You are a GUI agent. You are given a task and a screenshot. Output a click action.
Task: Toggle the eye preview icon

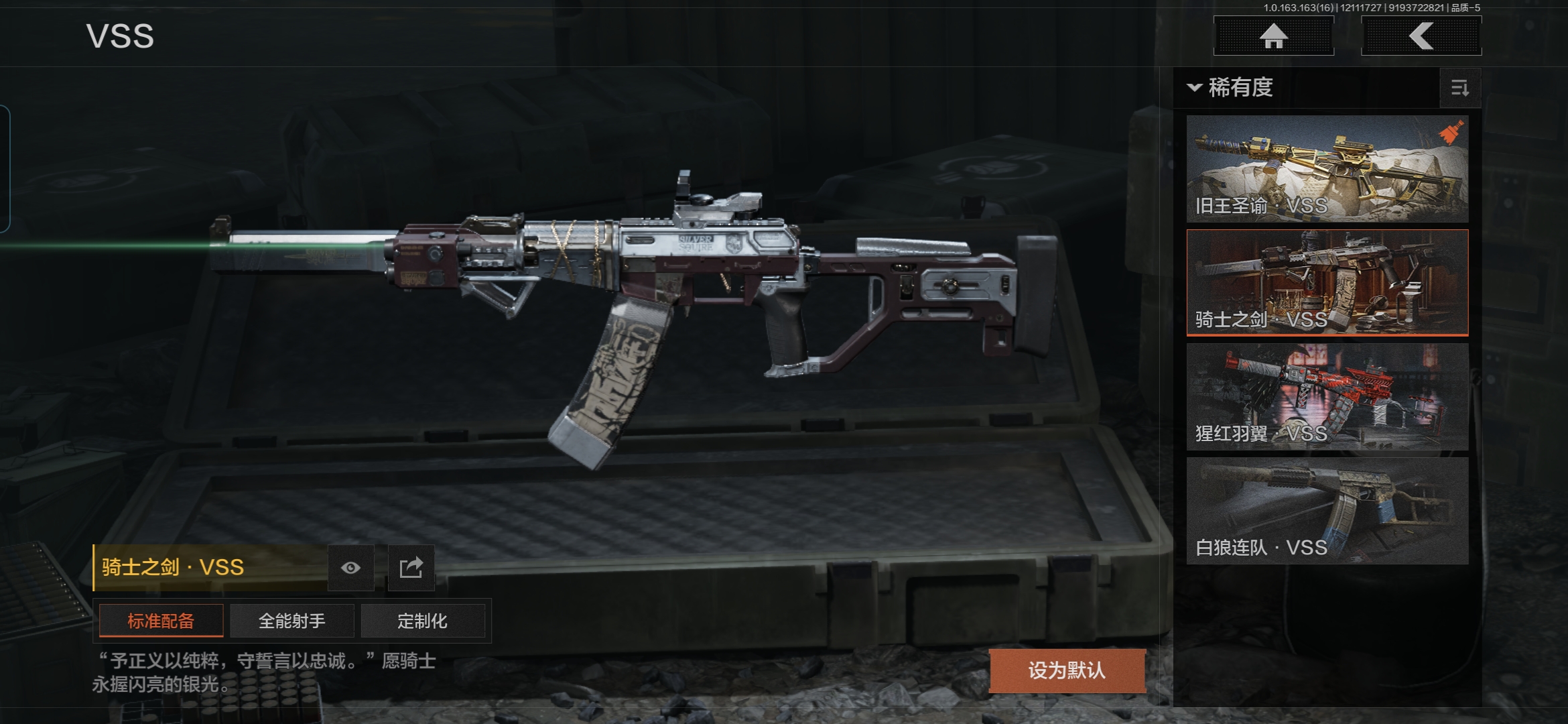[x=350, y=568]
